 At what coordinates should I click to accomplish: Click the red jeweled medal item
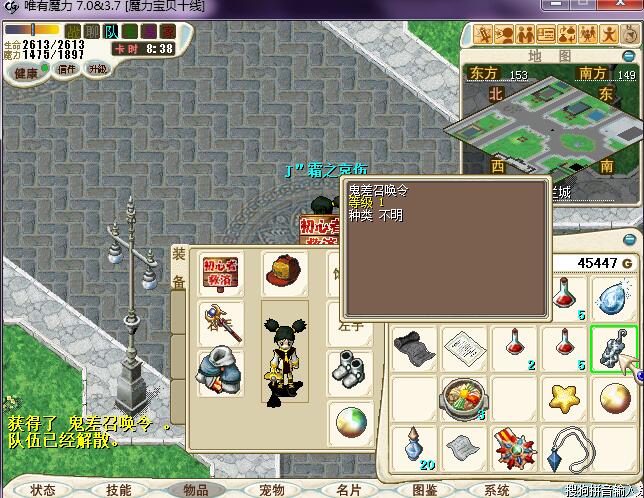[514, 447]
